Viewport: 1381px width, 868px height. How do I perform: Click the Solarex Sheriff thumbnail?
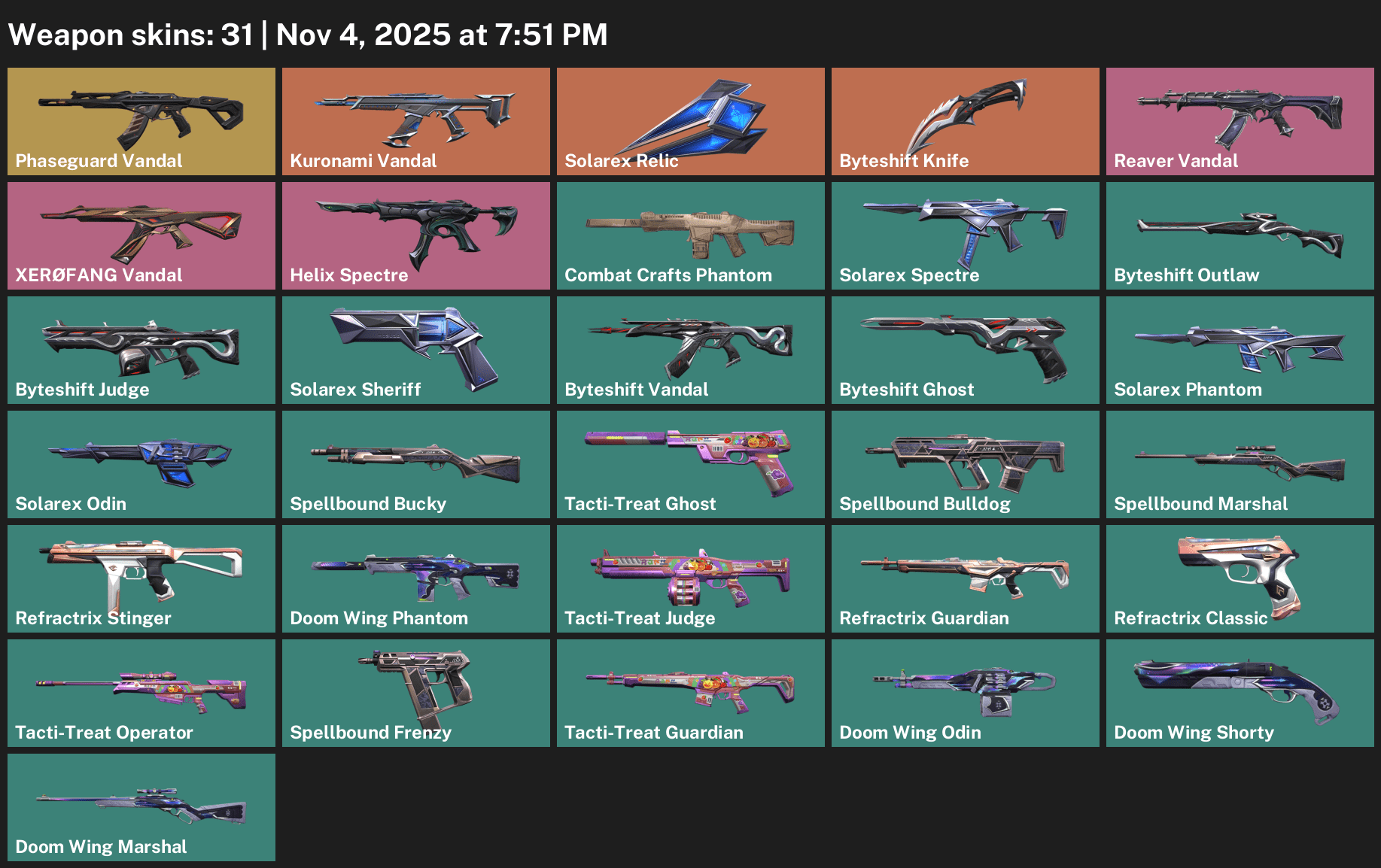click(x=415, y=349)
